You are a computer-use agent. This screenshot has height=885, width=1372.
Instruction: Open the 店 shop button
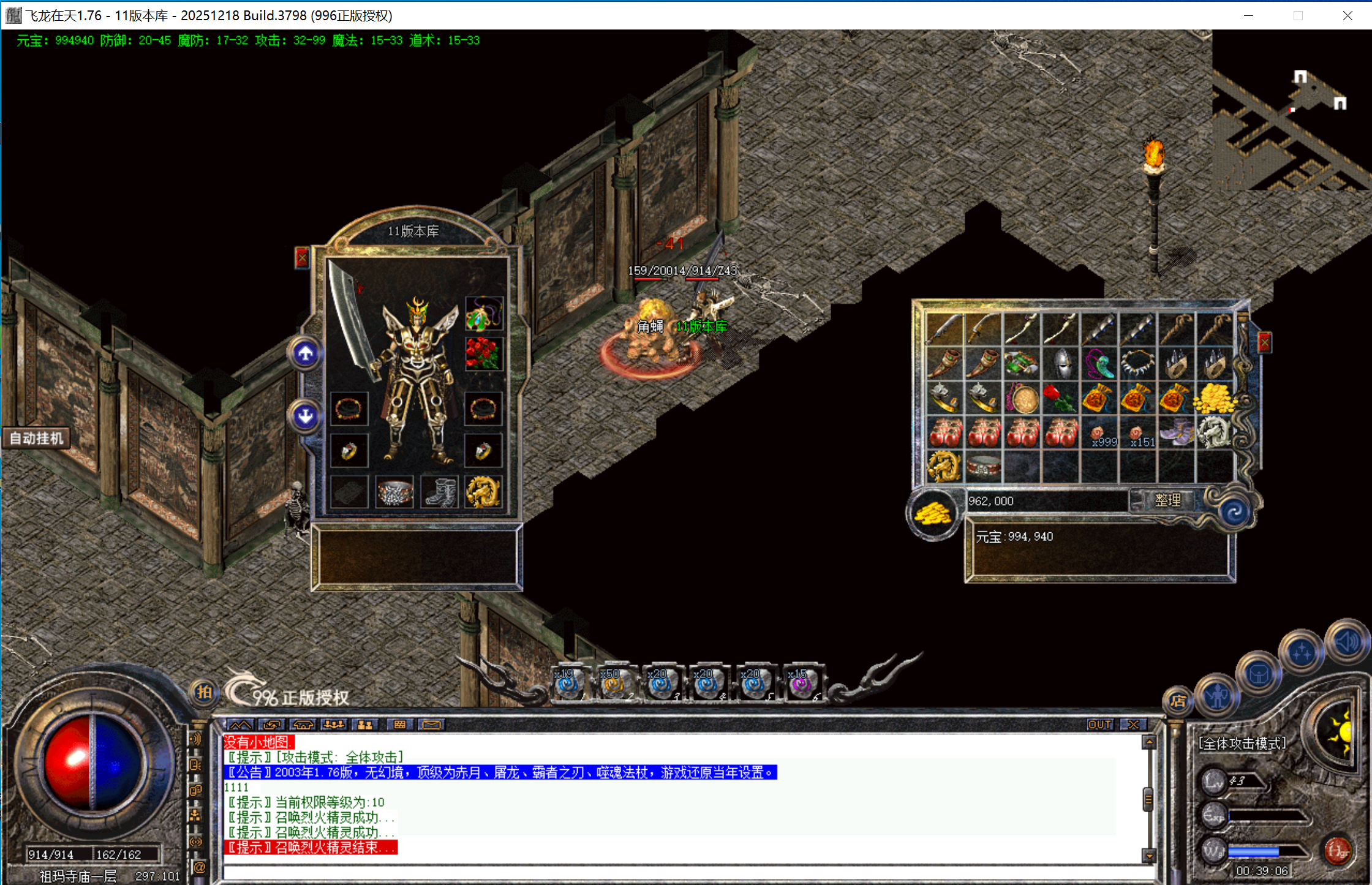point(1178,701)
